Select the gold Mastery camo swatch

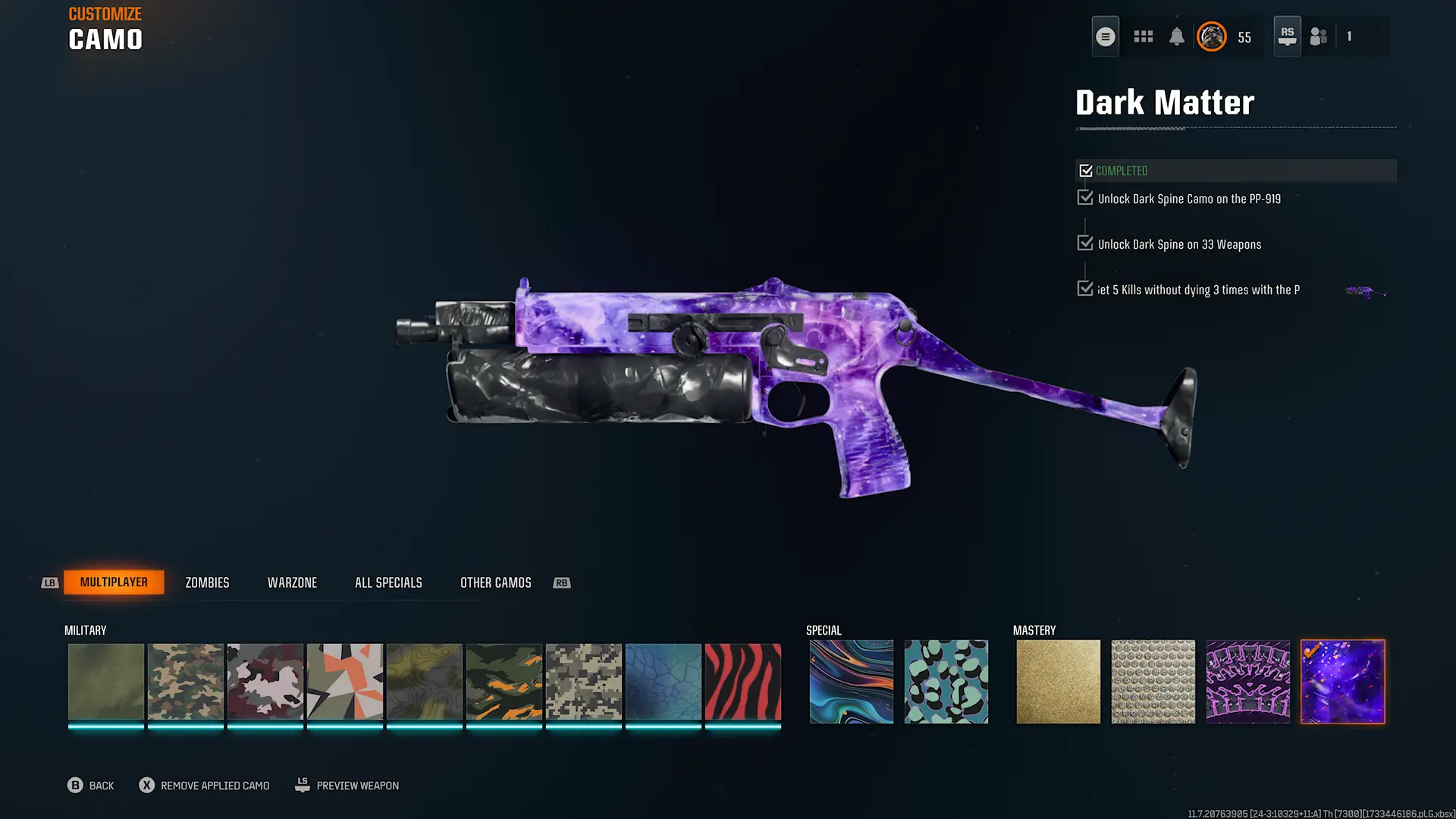(x=1058, y=680)
